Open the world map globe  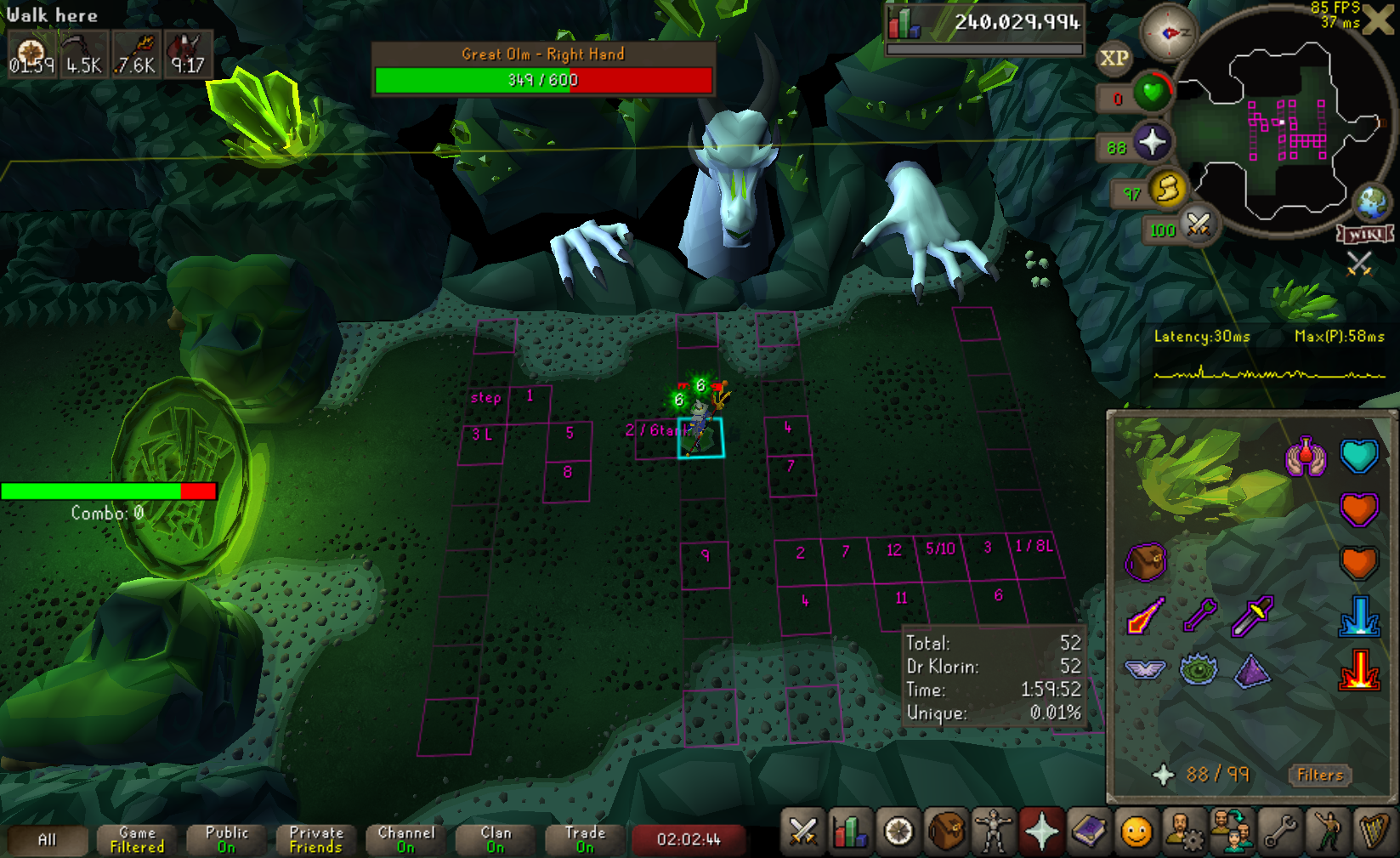(x=1371, y=202)
